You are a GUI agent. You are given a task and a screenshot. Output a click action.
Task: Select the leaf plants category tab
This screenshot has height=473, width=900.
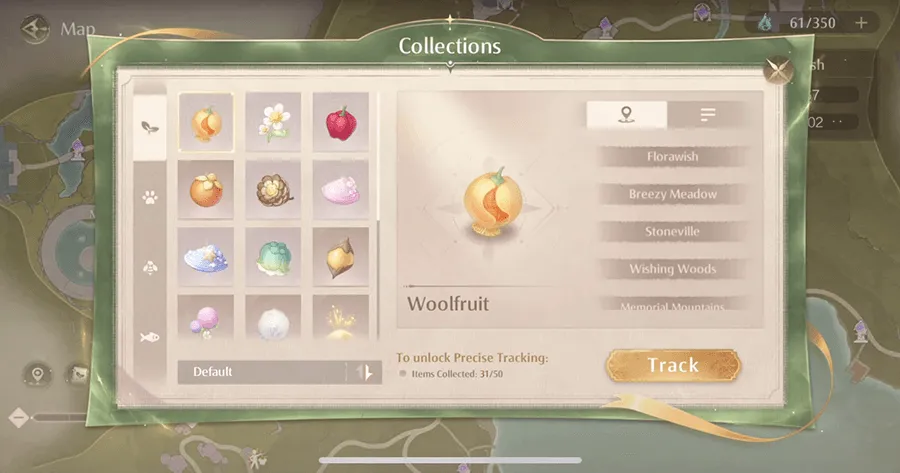pos(150,127)
